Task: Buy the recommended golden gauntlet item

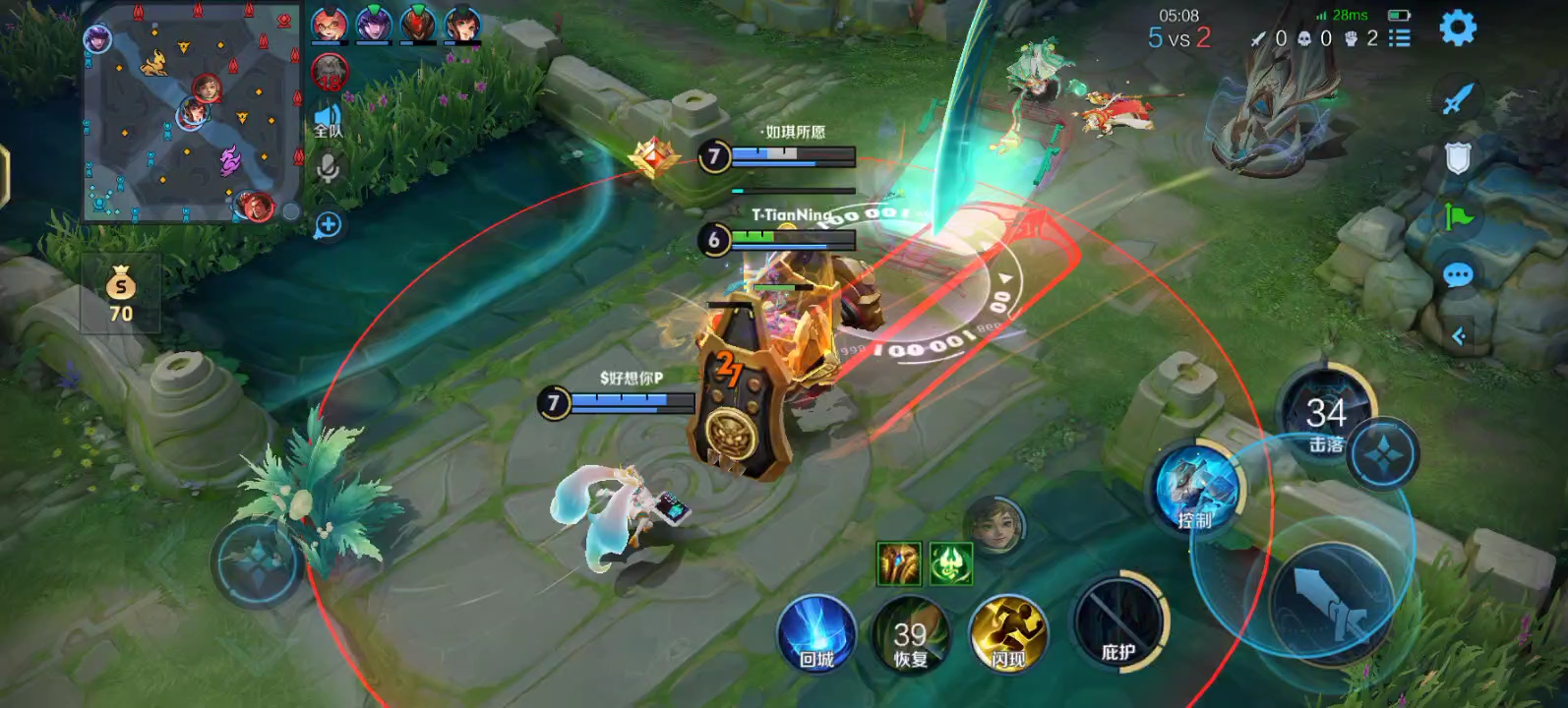Action: click(898, 563)
